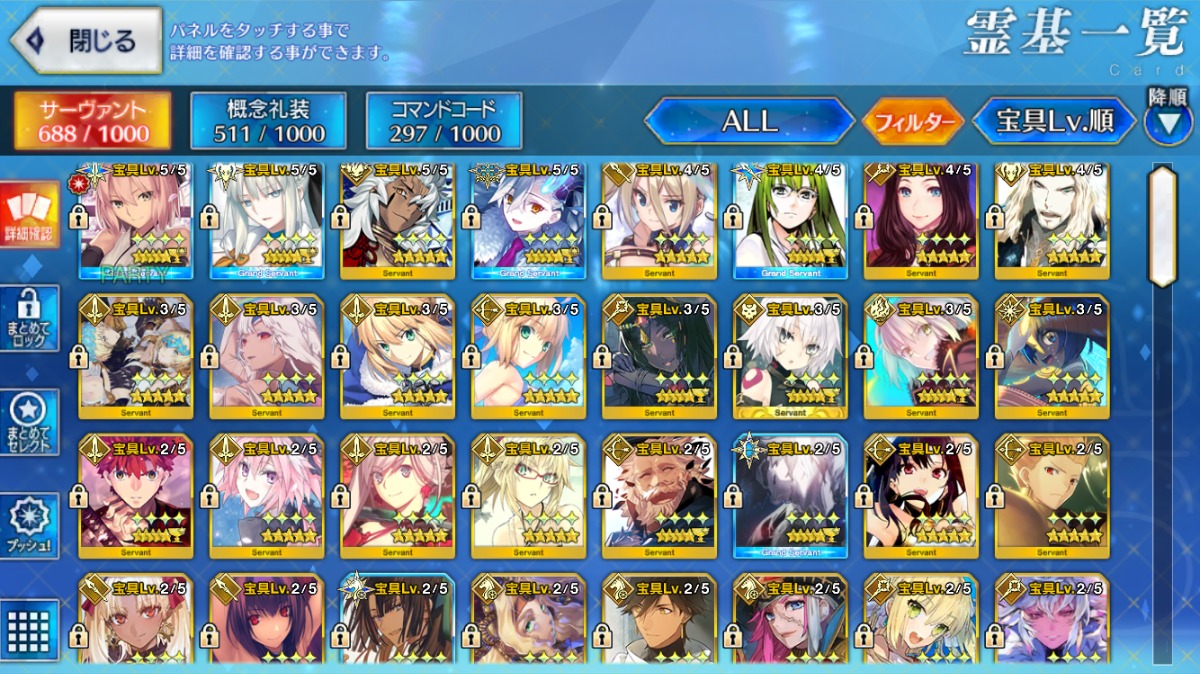Switch to the サーヴァント tab
This screenshot has height=674, width=1200.
(92, 121)
